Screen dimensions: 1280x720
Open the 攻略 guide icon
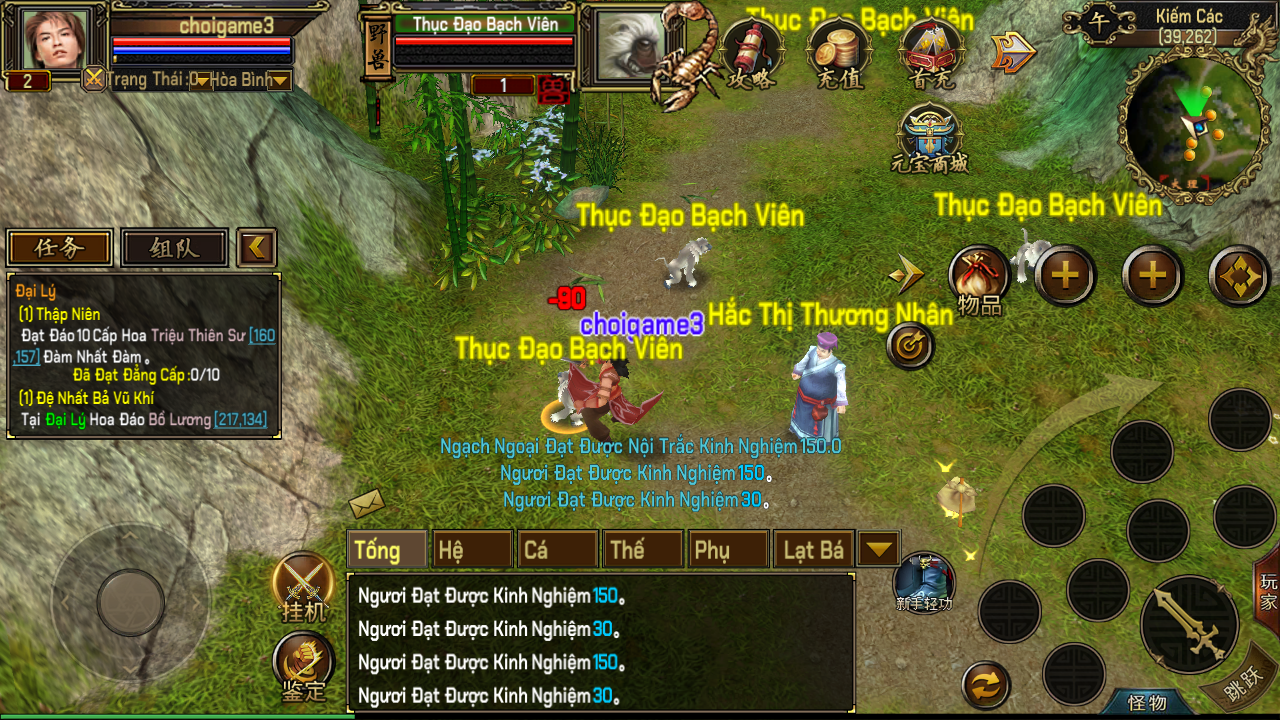click(752, 50)
